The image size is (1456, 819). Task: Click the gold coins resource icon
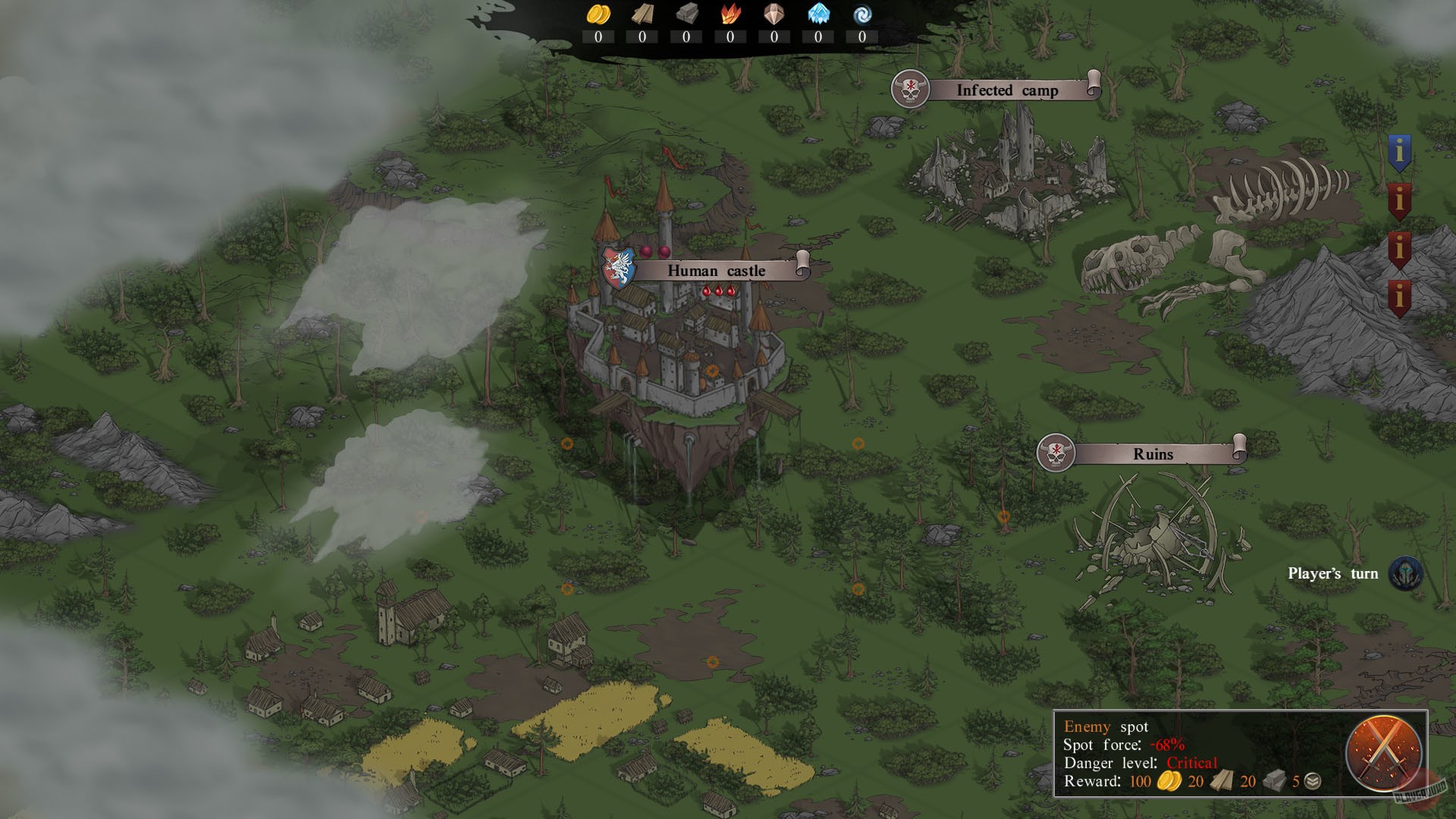point(598,13)
